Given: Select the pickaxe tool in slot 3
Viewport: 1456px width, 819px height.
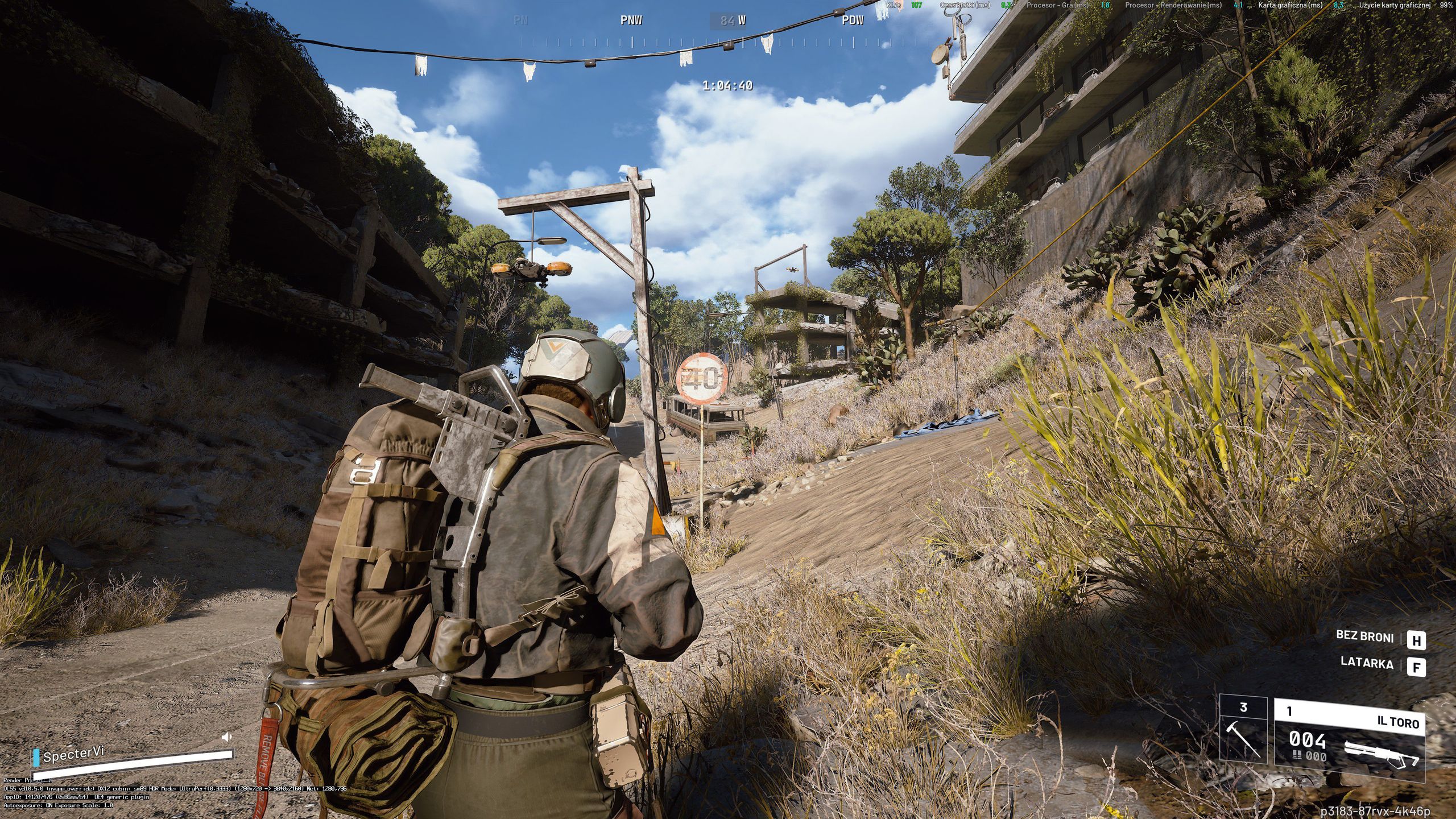Looking at the screenshot, I should coord(1243,736).
